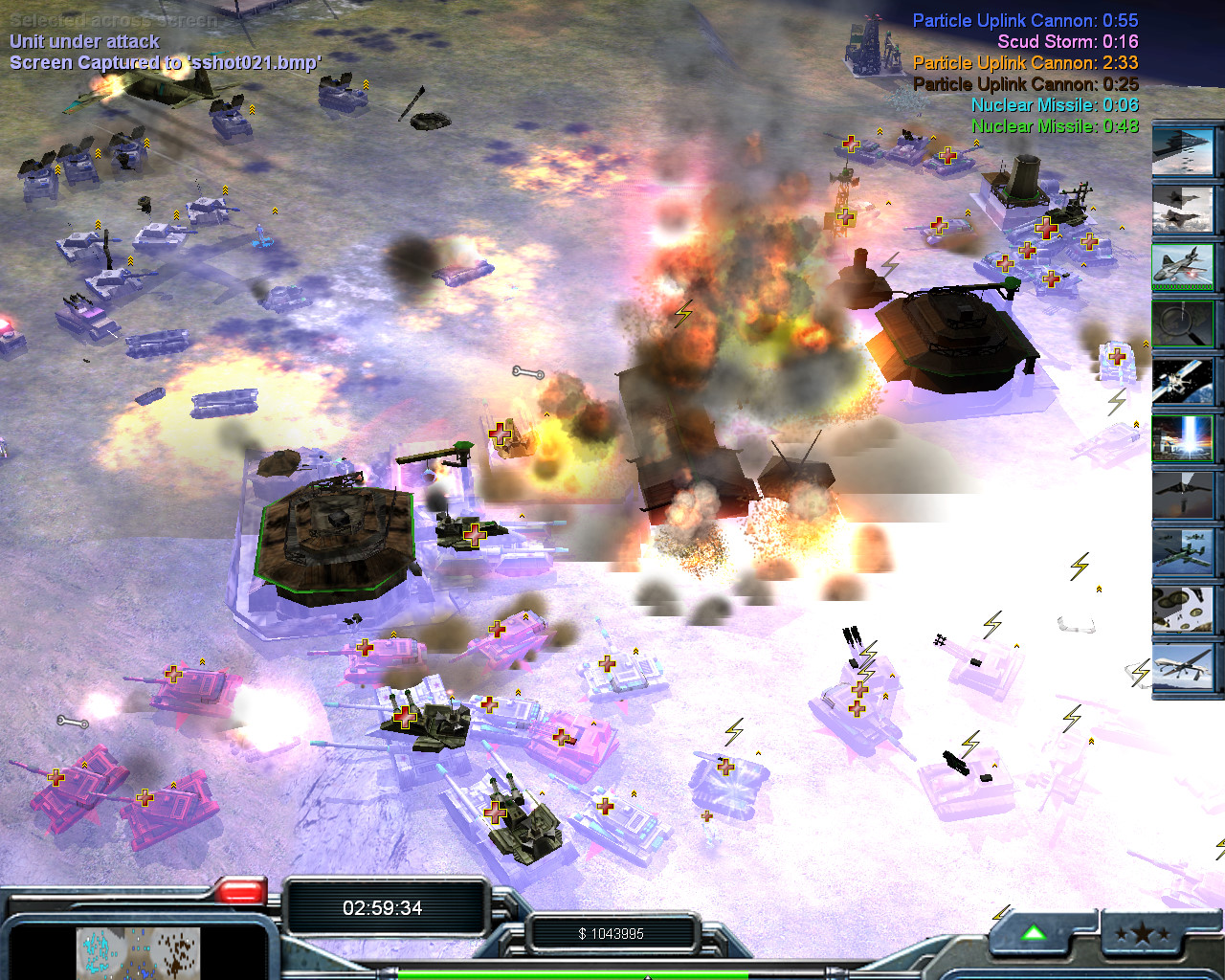Activate the spy satellite power
The height and width of the screenshot is (980, 1225).
tap(1183, 381)
